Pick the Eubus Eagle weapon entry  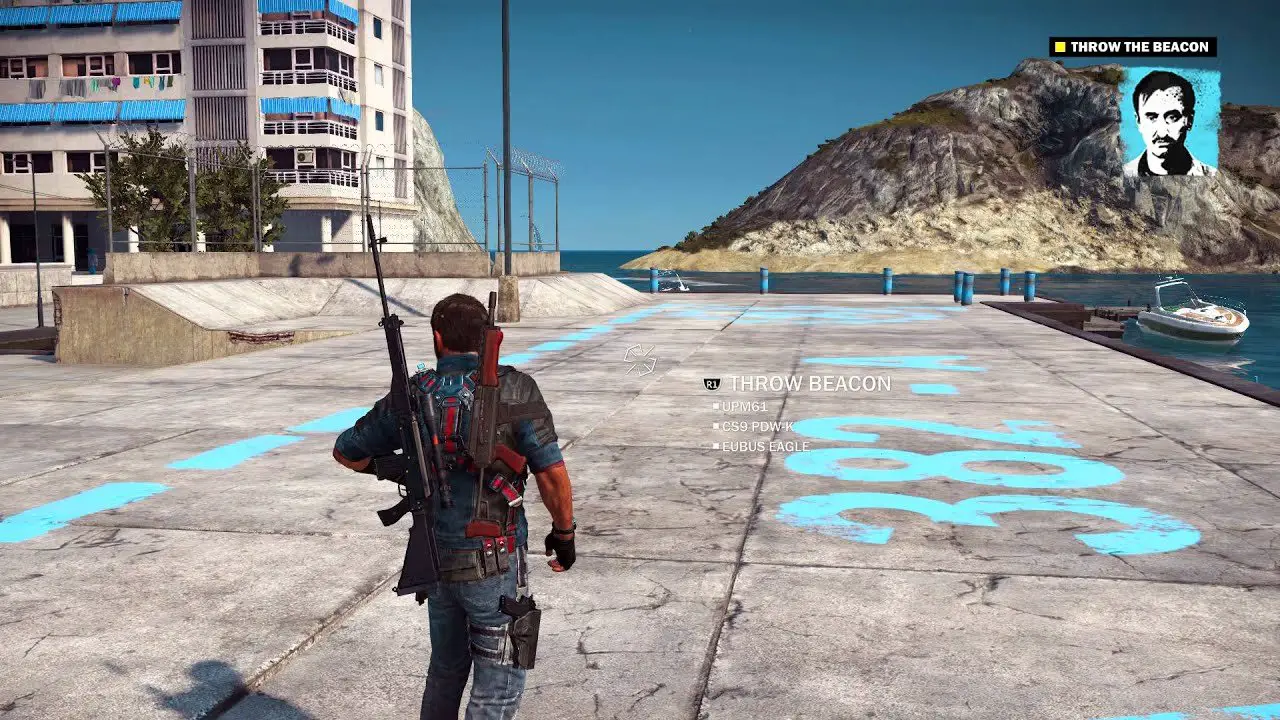pos(766,447)
